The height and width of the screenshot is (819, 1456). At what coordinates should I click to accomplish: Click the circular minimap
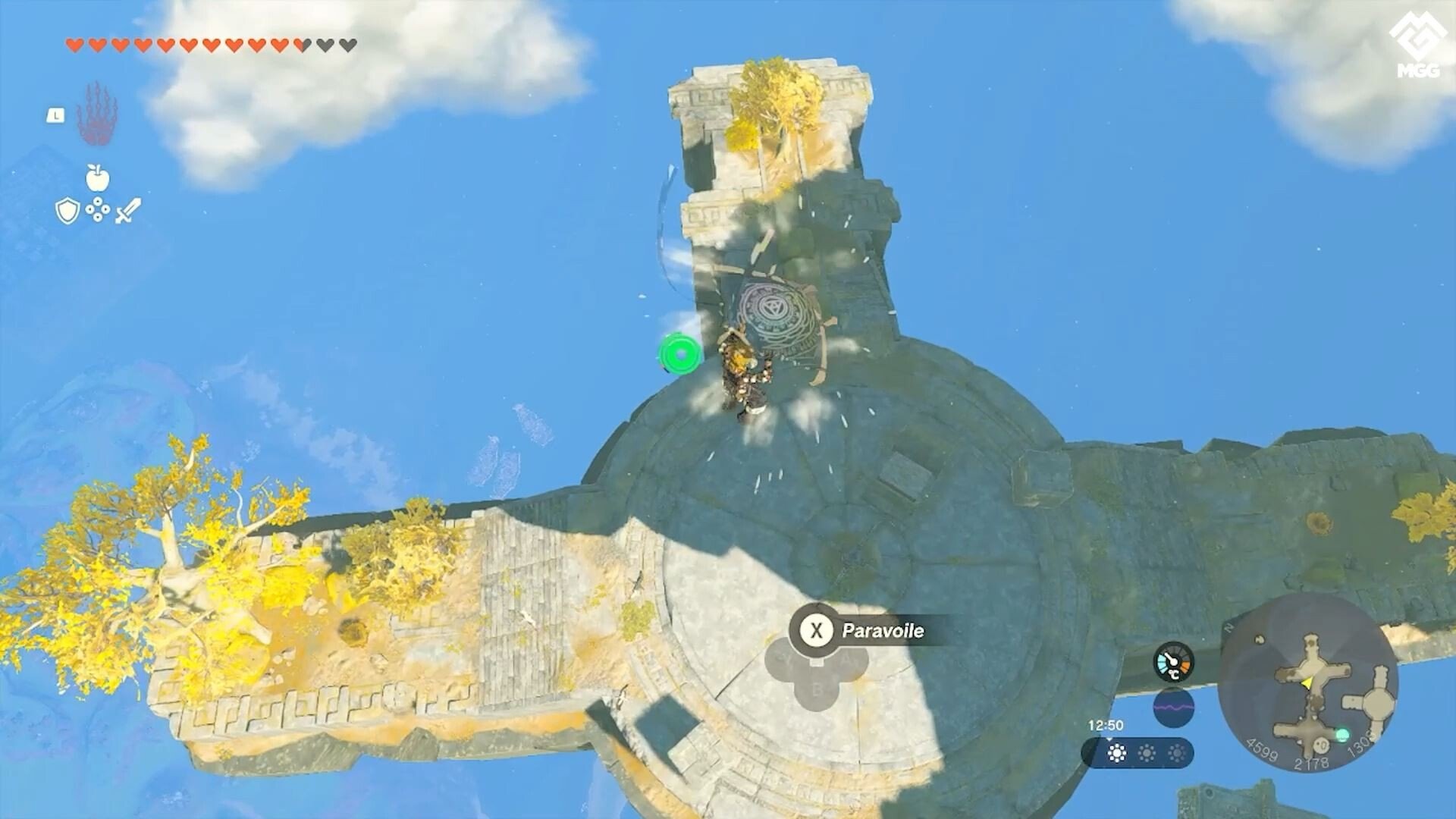[x=1308, y=682]
